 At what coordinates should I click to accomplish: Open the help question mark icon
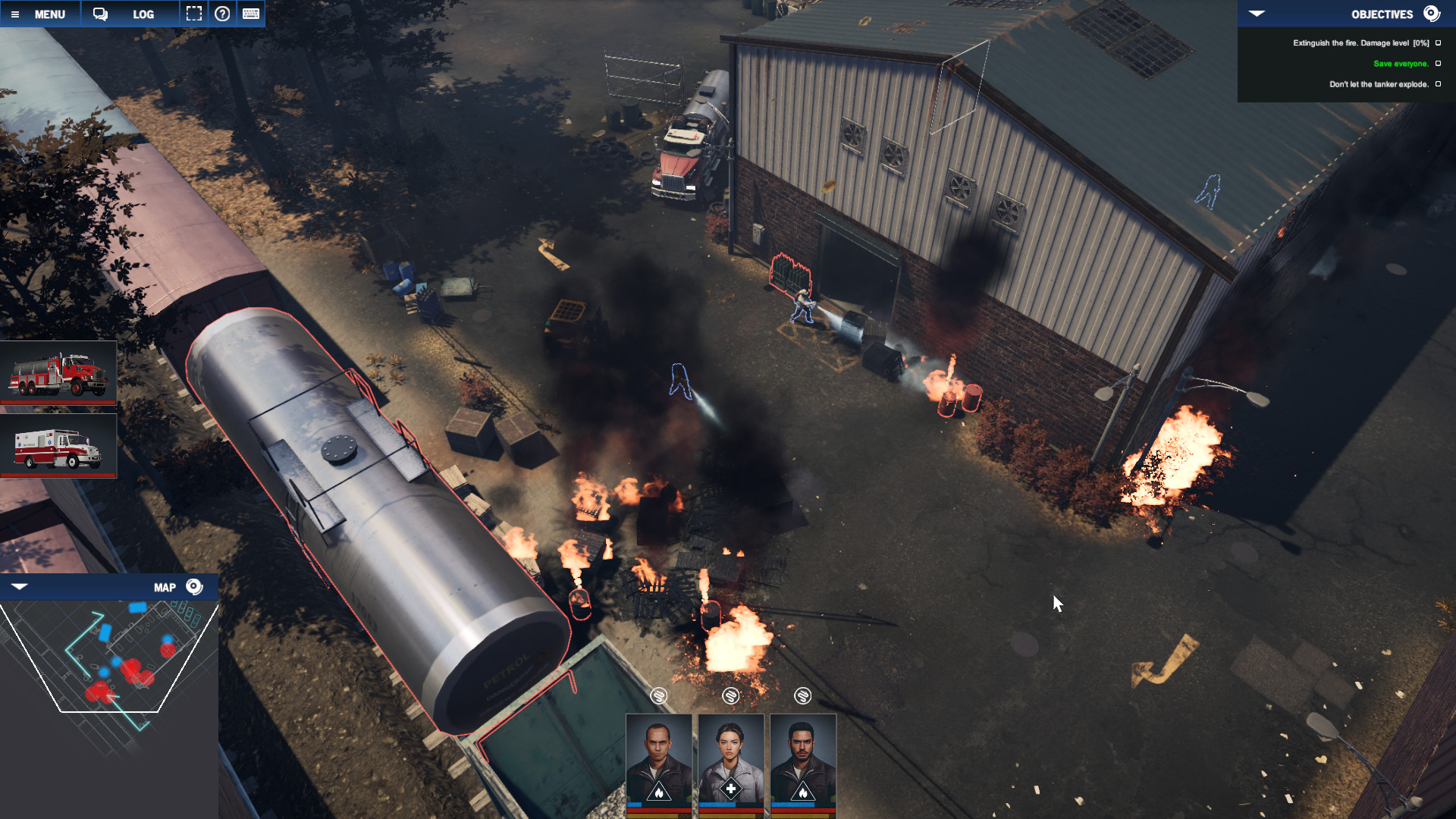(x=222, y=14)
